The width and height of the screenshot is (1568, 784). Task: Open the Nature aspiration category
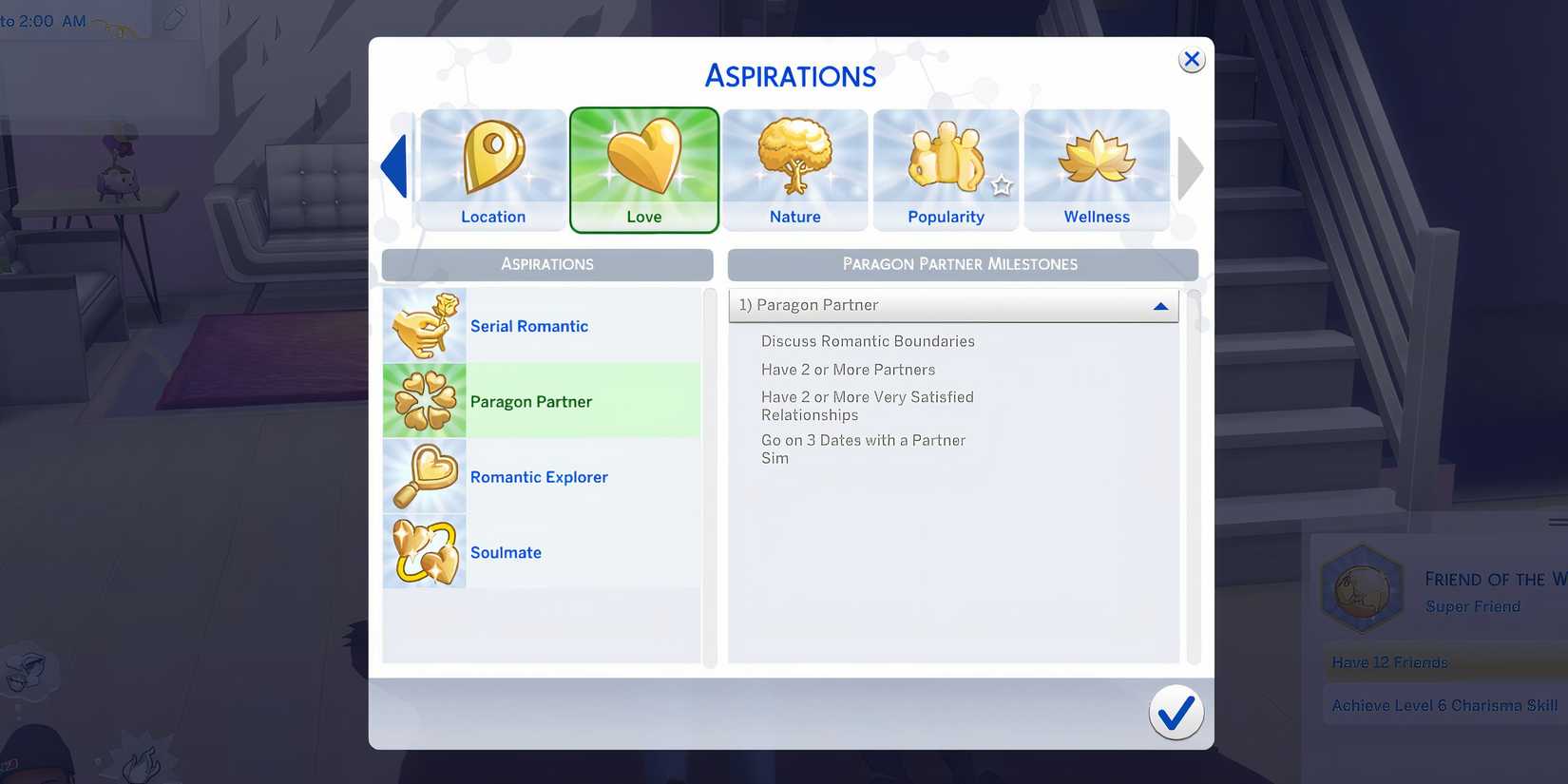point(794,169)
